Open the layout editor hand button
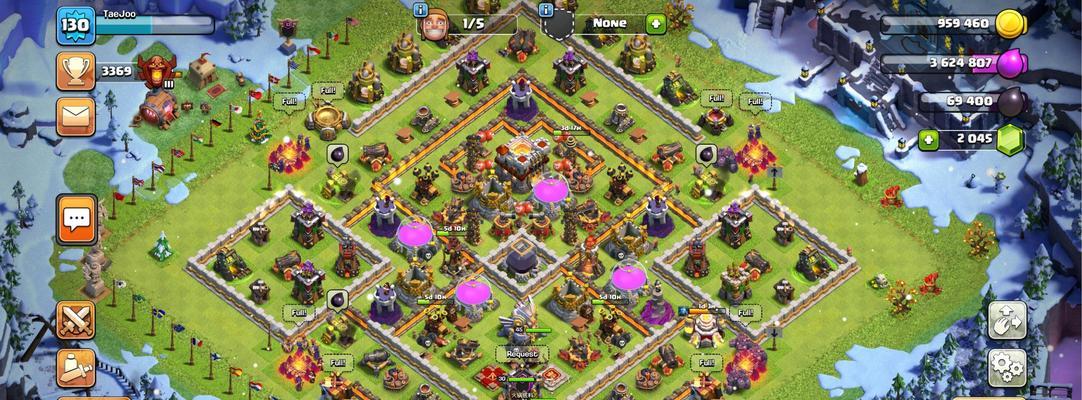Viewport: 1082px width, 400px height. point(1007,321)
